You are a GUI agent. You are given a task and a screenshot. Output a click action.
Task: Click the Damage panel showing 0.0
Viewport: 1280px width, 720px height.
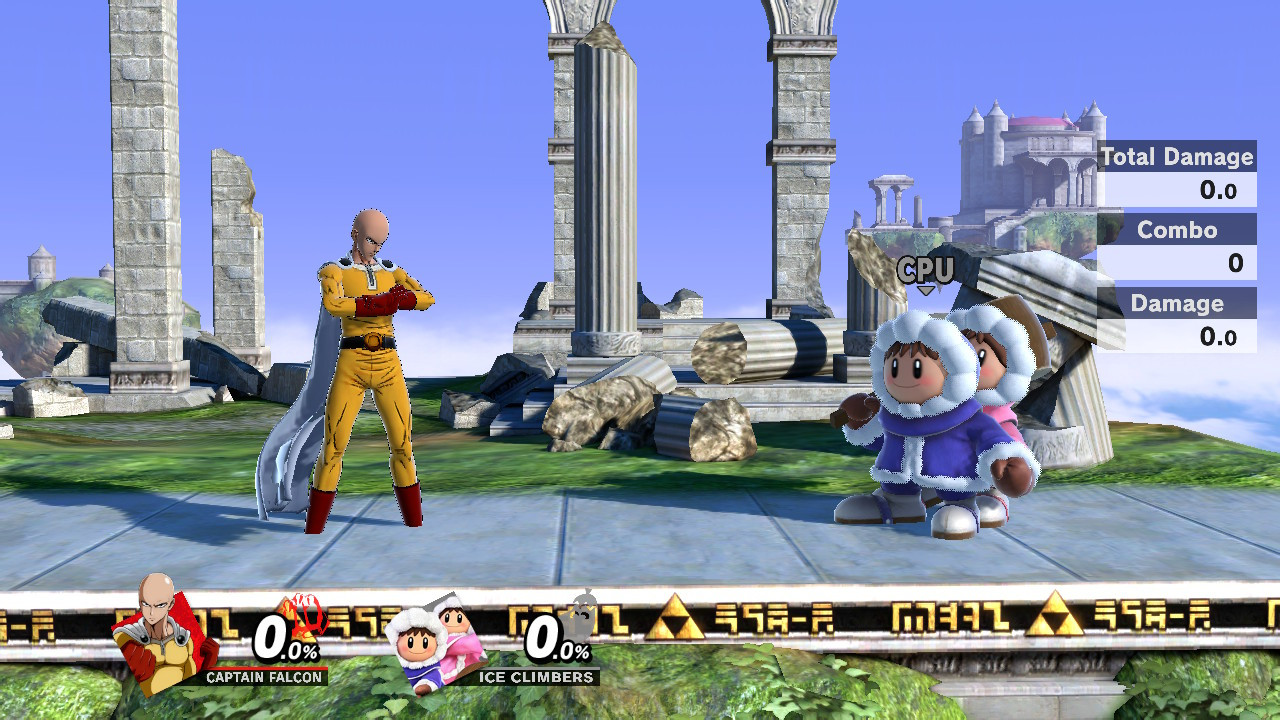1222,335
